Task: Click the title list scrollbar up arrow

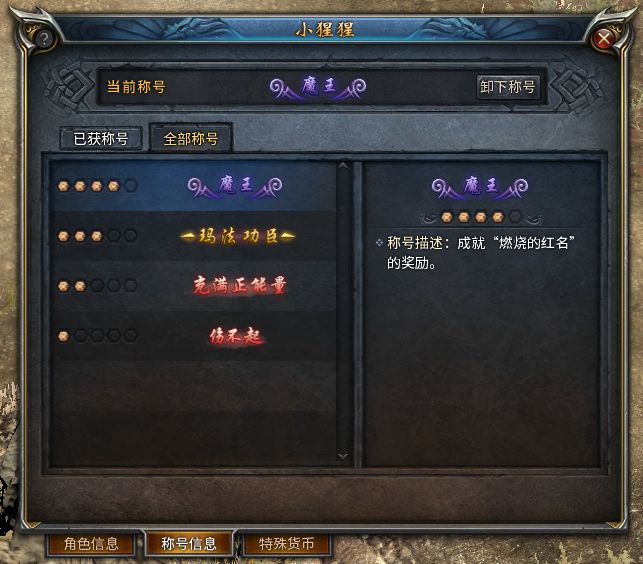Action: 344,167
